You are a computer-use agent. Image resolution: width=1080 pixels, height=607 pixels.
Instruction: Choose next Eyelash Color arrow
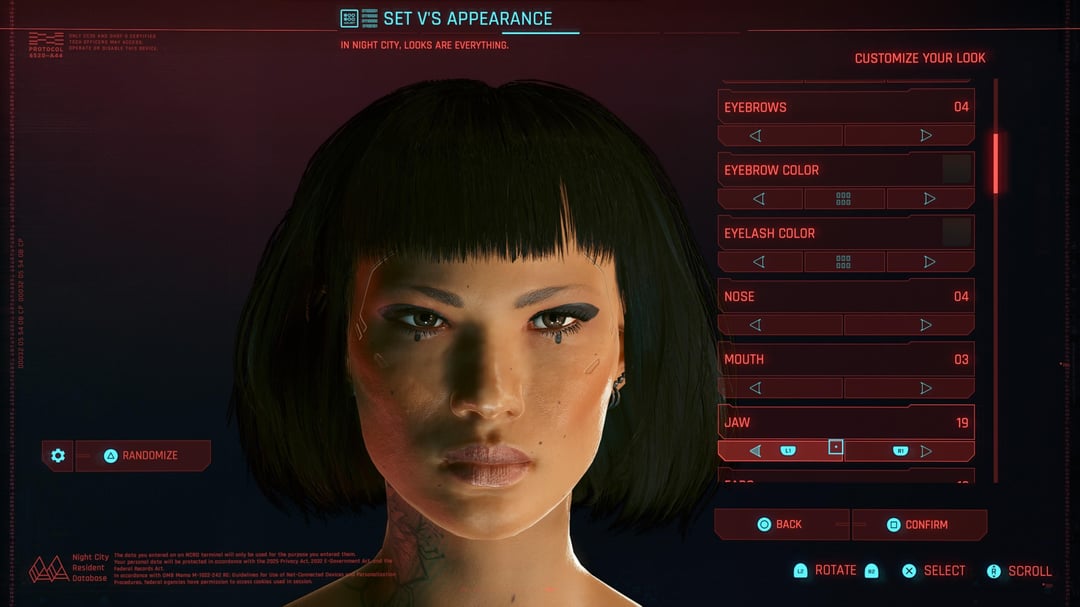(930, 261)
